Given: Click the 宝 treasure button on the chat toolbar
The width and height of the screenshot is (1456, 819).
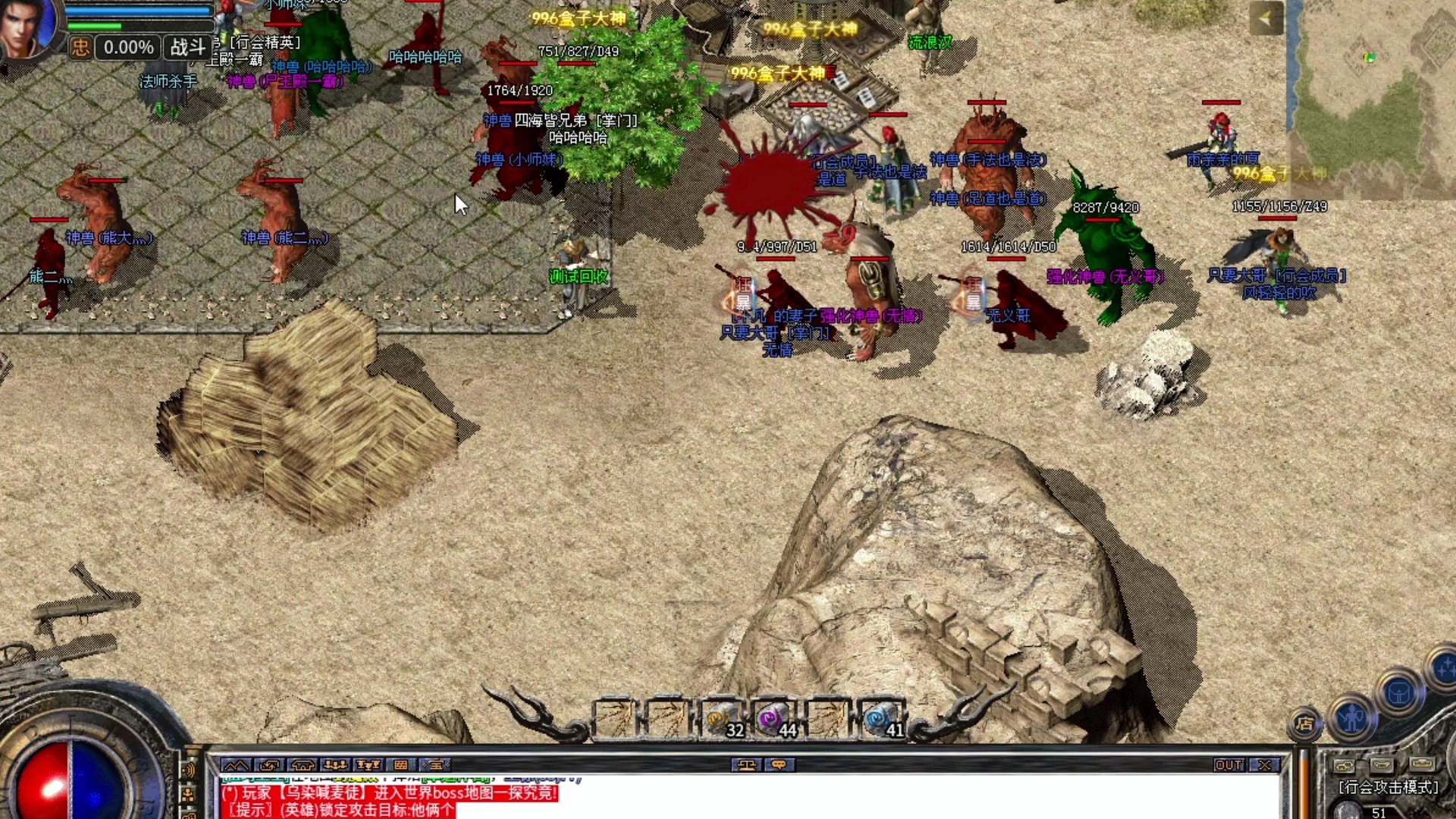Looking at the screenshot, I should point(435,765).
